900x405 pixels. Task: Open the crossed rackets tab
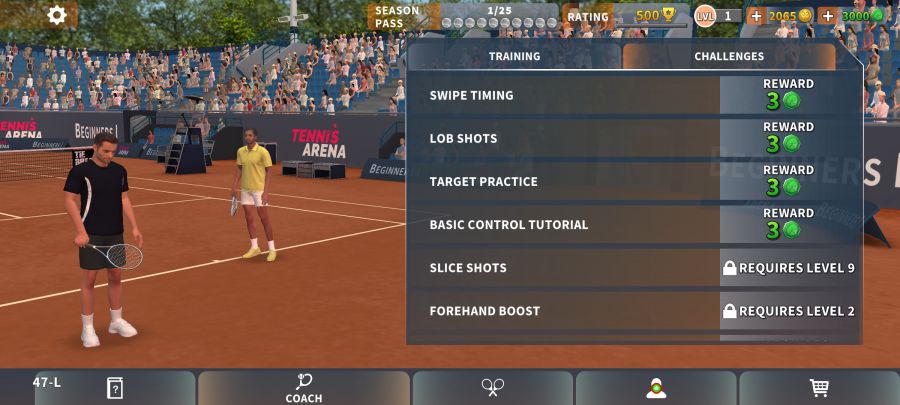coord(493,387)
